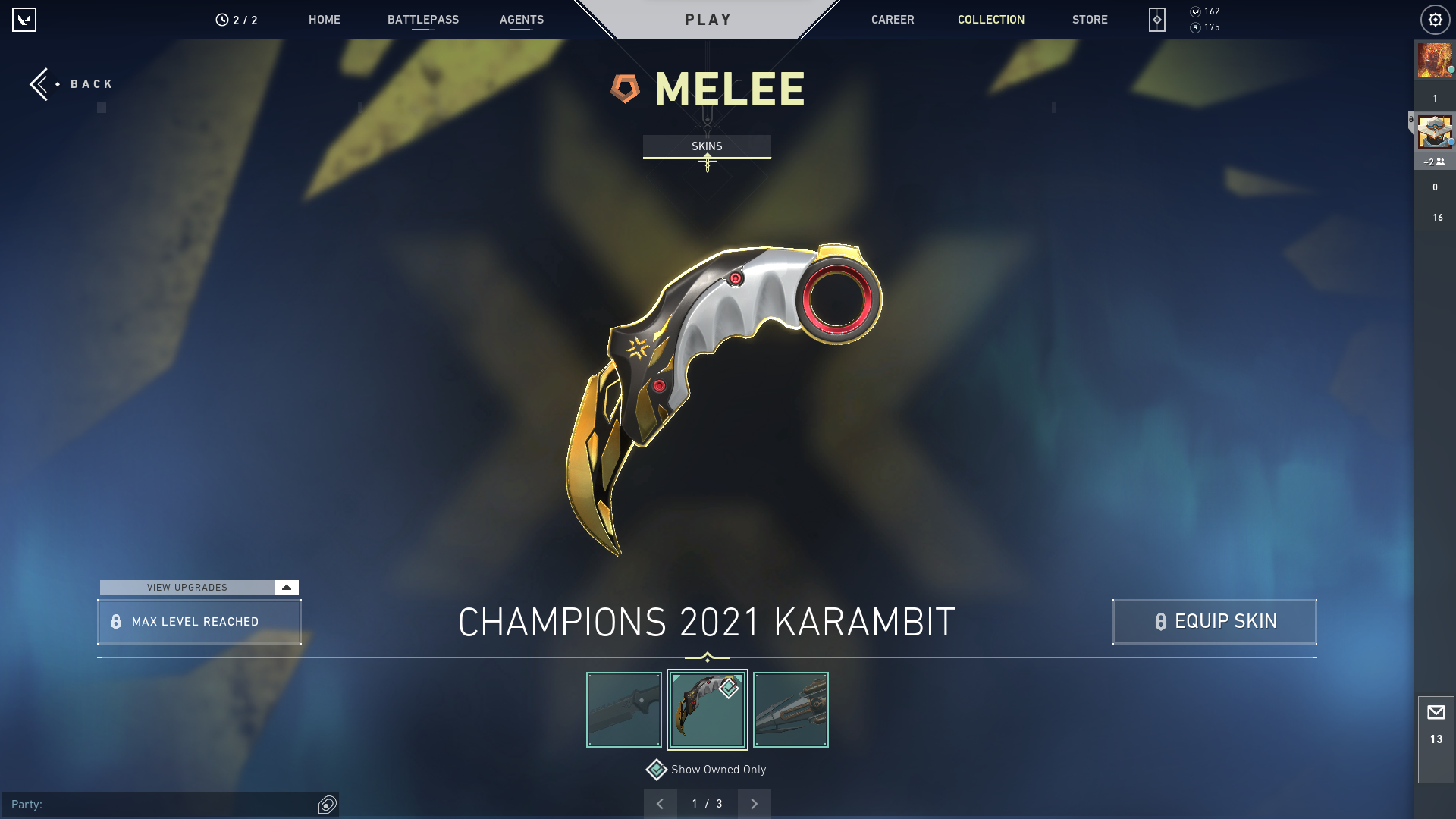Image resolution: width=1456 pixels, height=819 pixels.
Task: Select the default knife skin thumbnail
Action: (624, 710)
